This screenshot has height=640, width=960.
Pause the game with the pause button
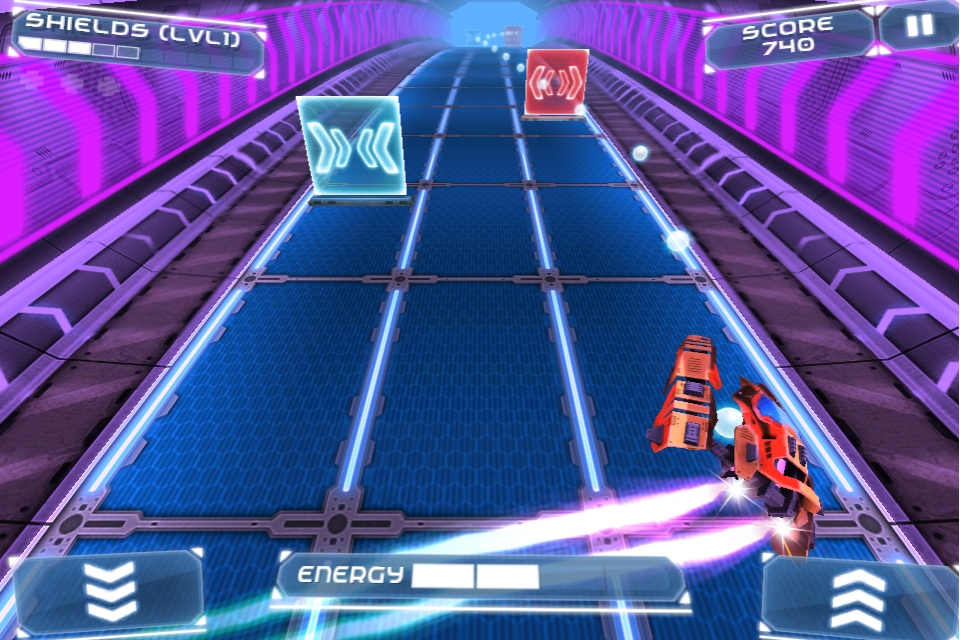(x=918, y=27)
